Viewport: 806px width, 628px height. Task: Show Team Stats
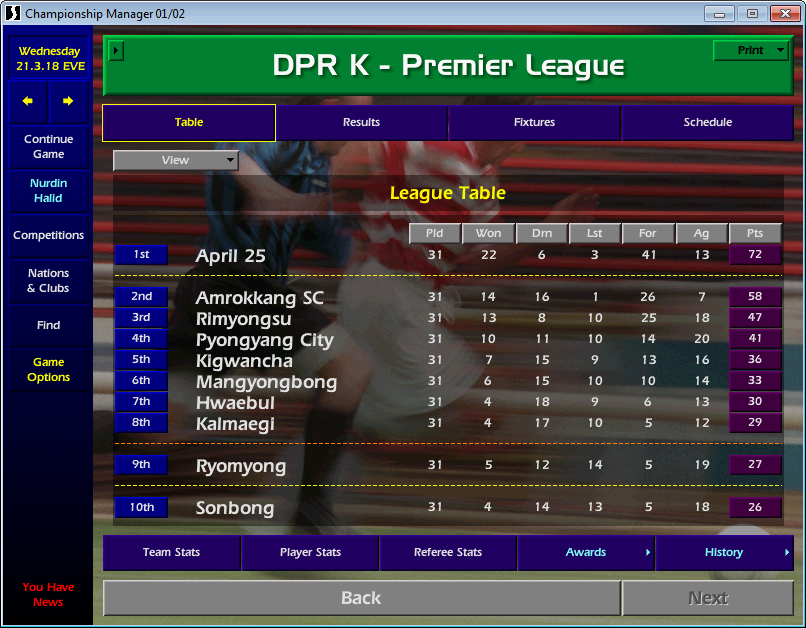click(171, 552)
